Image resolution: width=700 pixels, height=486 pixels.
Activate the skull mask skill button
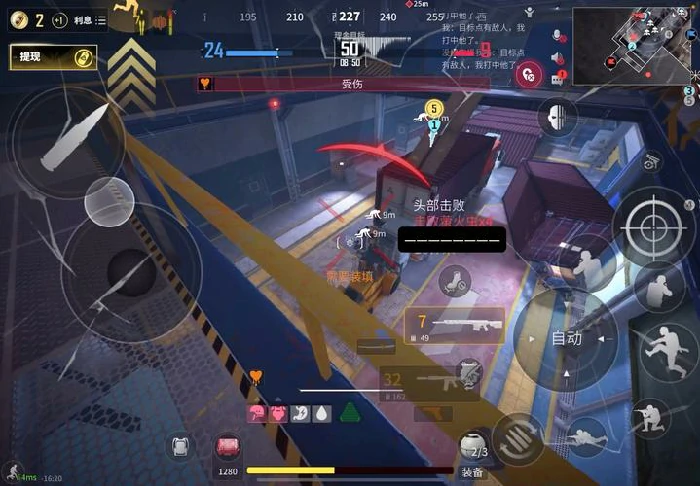tap(557, 116)
